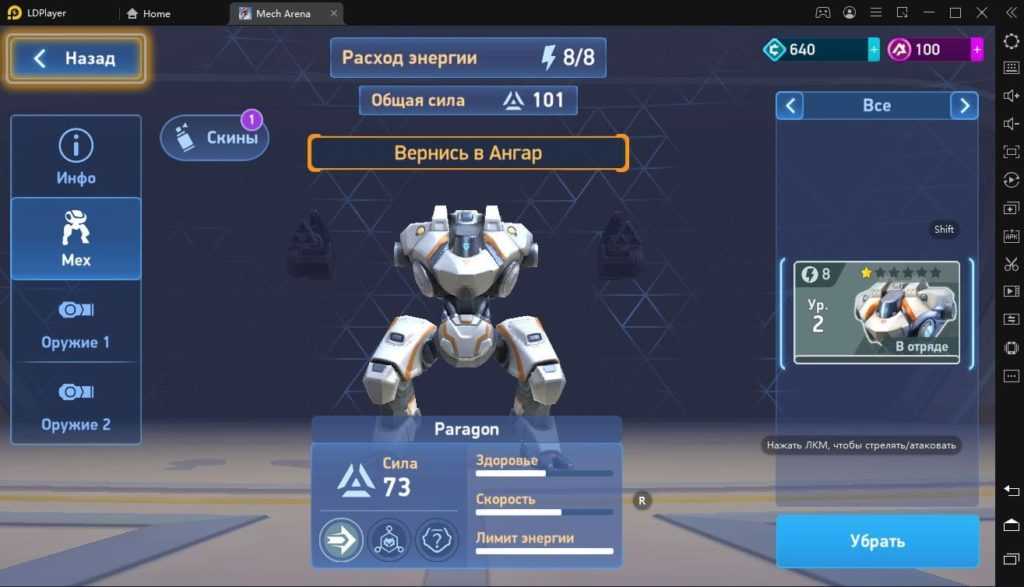Add A-coins with the magenta plus

977,49
